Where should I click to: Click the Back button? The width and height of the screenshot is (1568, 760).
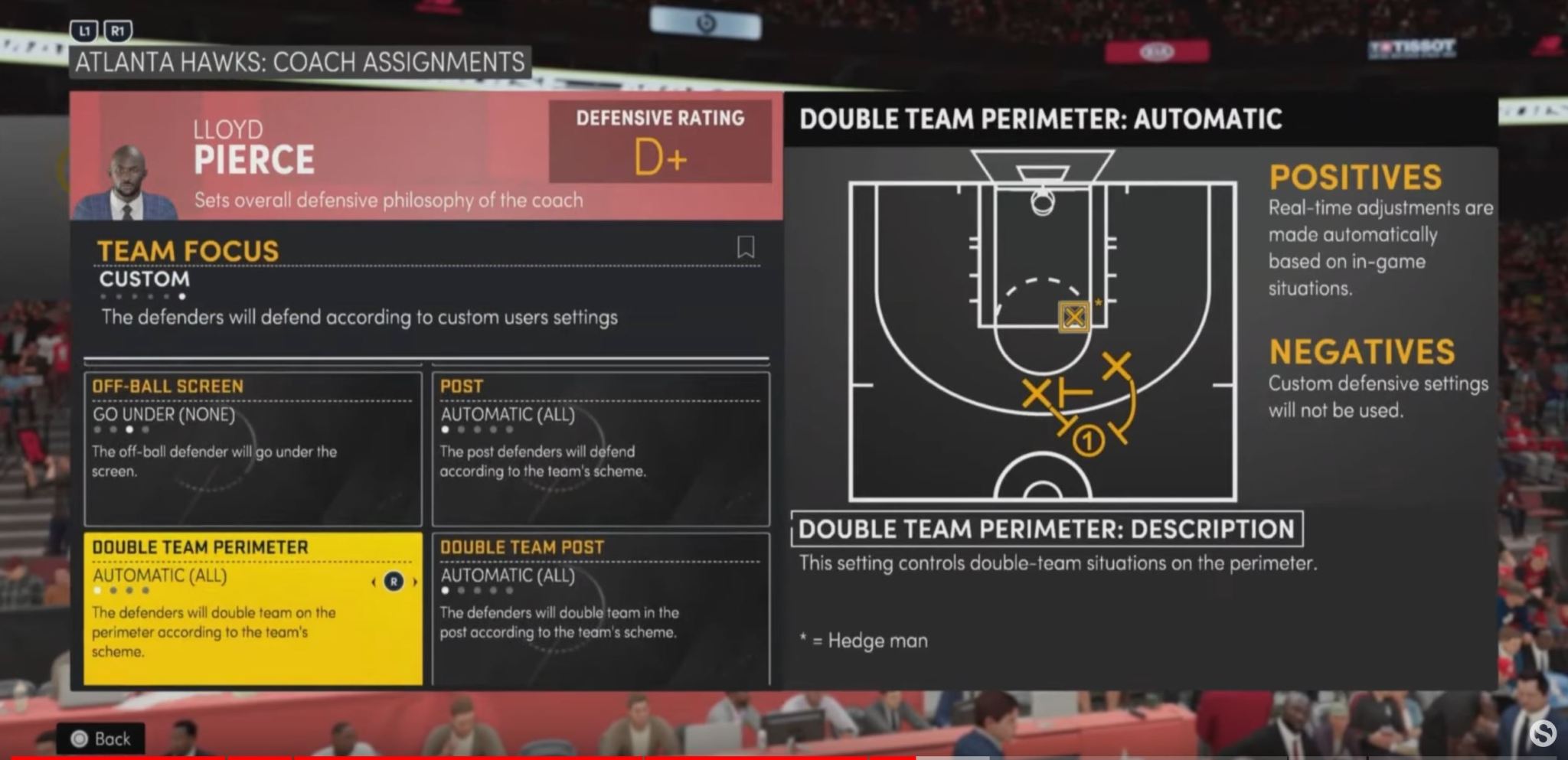click(103, 739)
